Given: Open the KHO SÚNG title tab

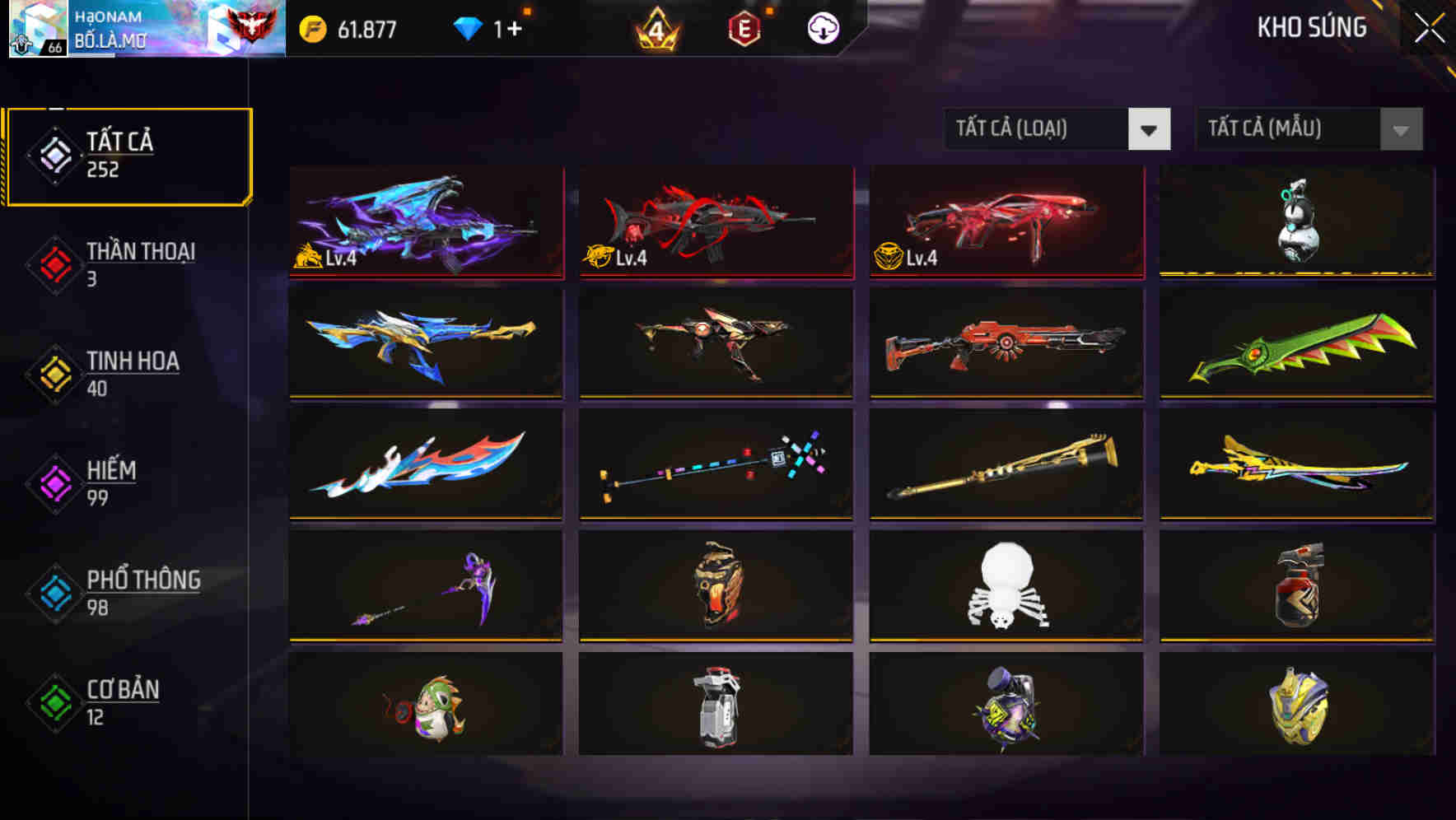Looking at the screenshot, I should (x=1313, y=27).
